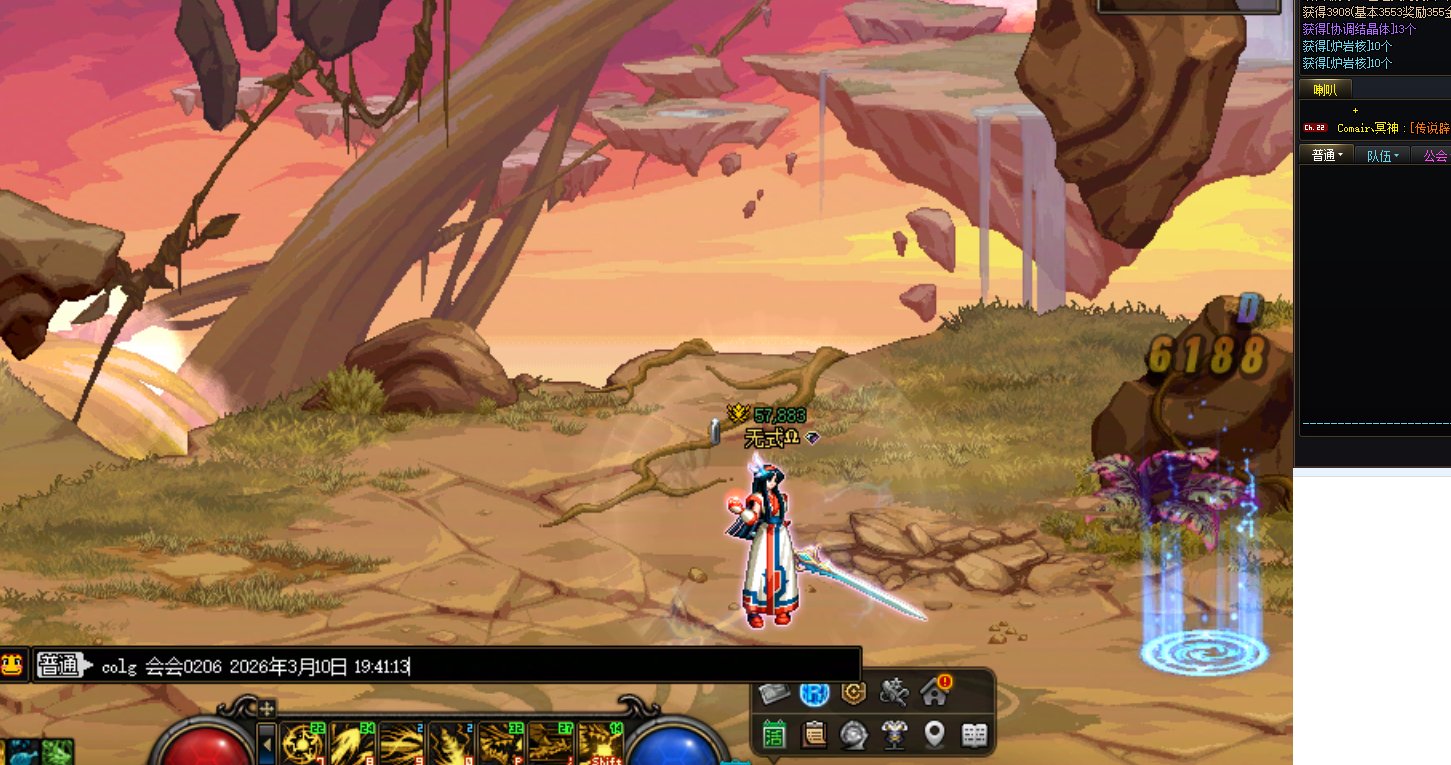The width and height of the screenshot is (1451, 765).
Task: Select the 普通 chat tab in chat panel
Action: [x=1327, y=155]
